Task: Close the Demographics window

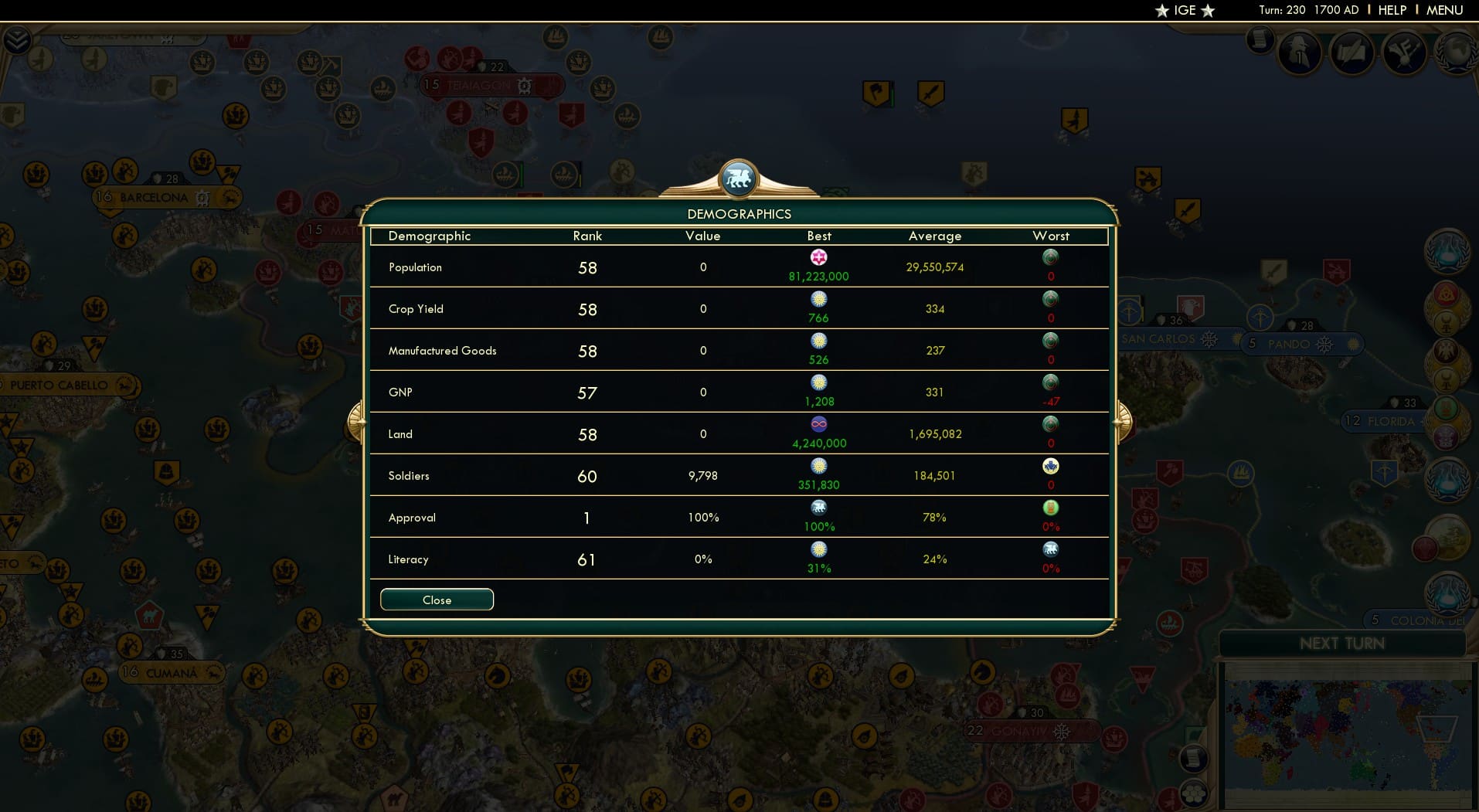Action: pos(437,600)
